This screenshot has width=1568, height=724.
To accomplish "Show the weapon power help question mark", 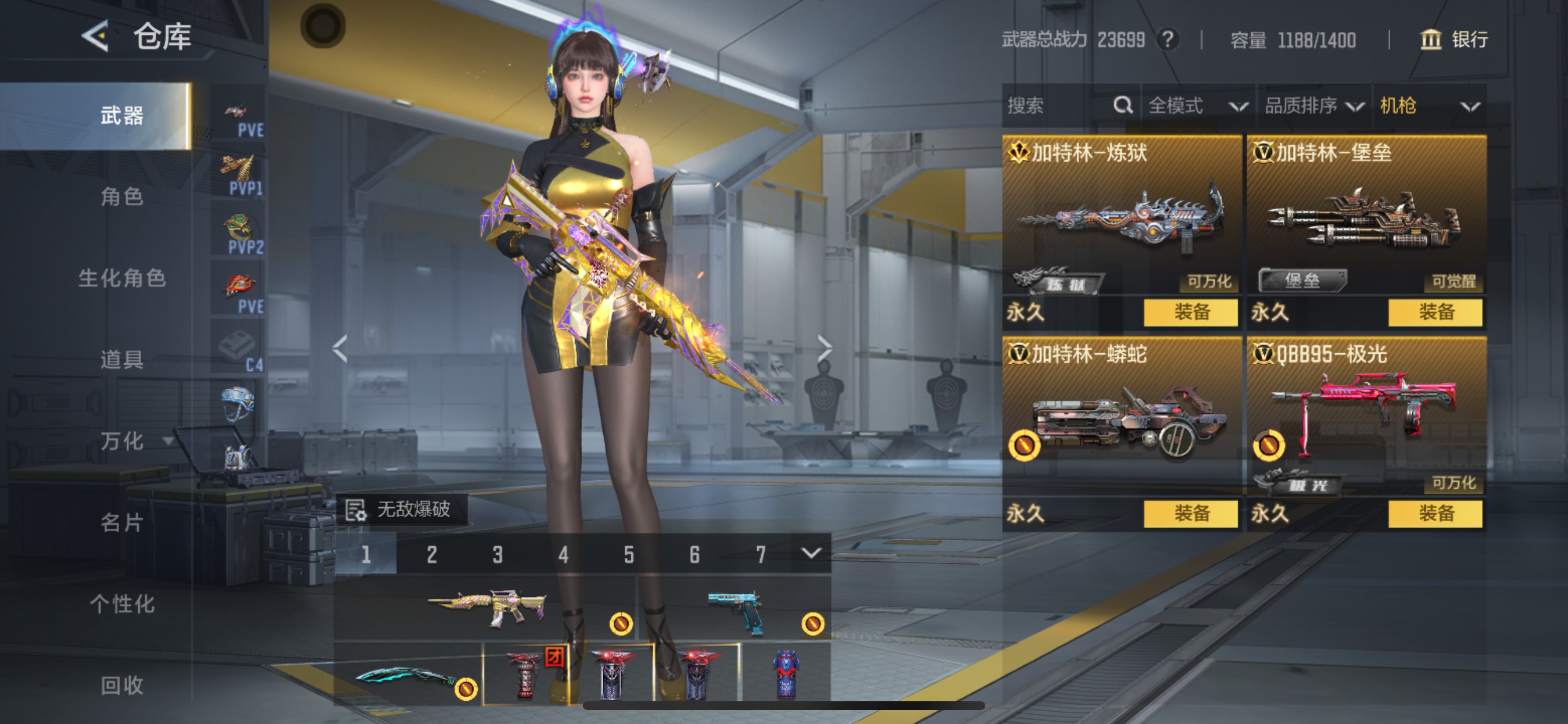I will [x=1167, y=40].
